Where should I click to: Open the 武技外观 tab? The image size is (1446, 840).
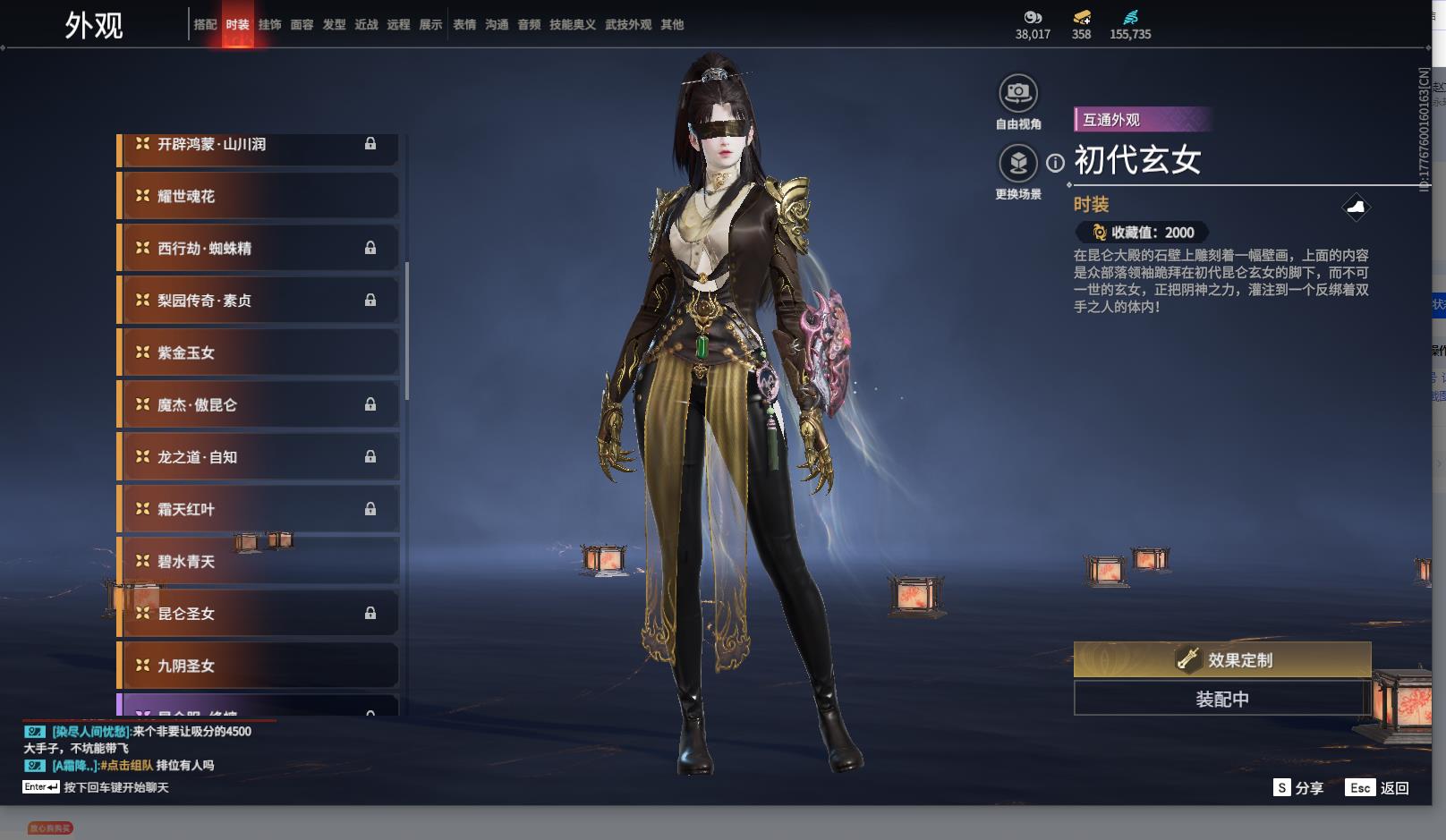pyautogui.click(x=627, y=24)
